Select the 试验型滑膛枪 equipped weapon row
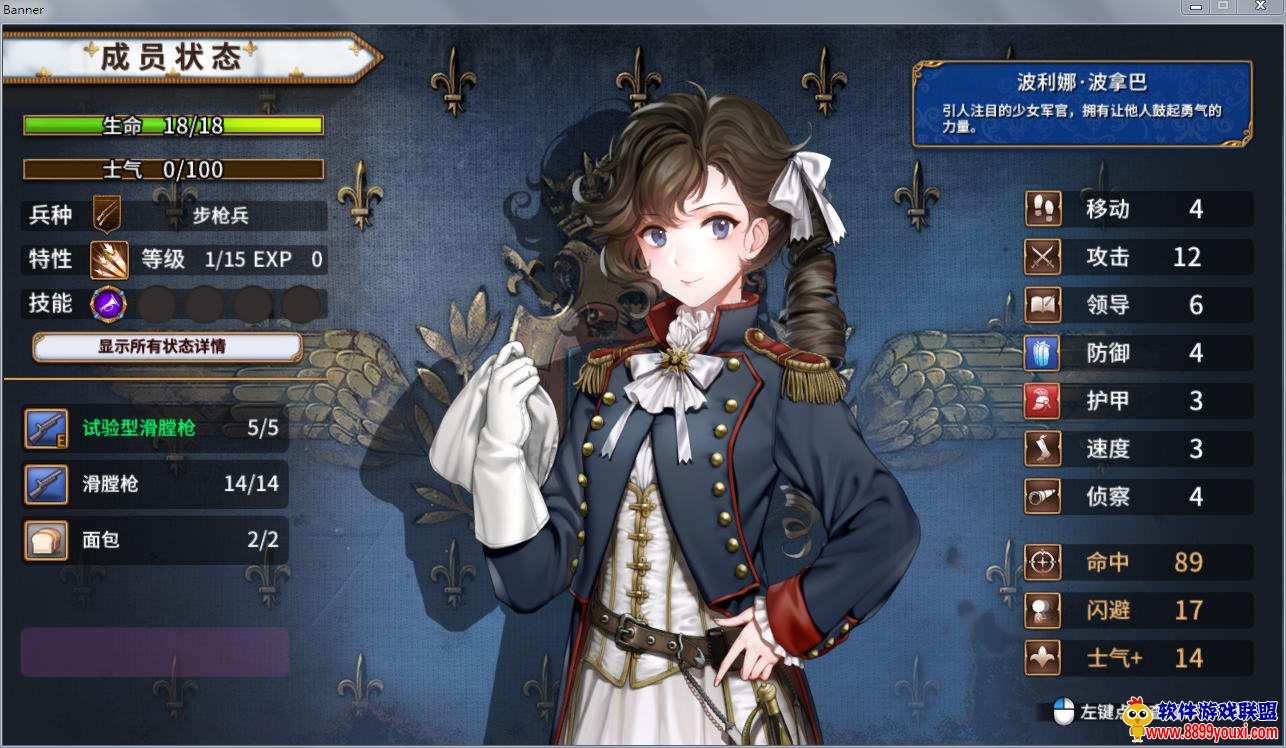1286x748 pixels. coord(156,429)
